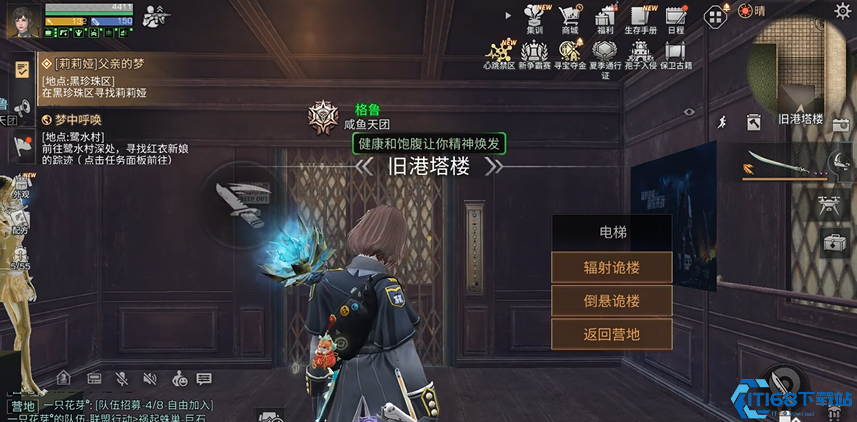Viewport: 857px width, 422px height.
Task: Select the 倒悬诡楼 elevator destination
Action: pos(611,301)
